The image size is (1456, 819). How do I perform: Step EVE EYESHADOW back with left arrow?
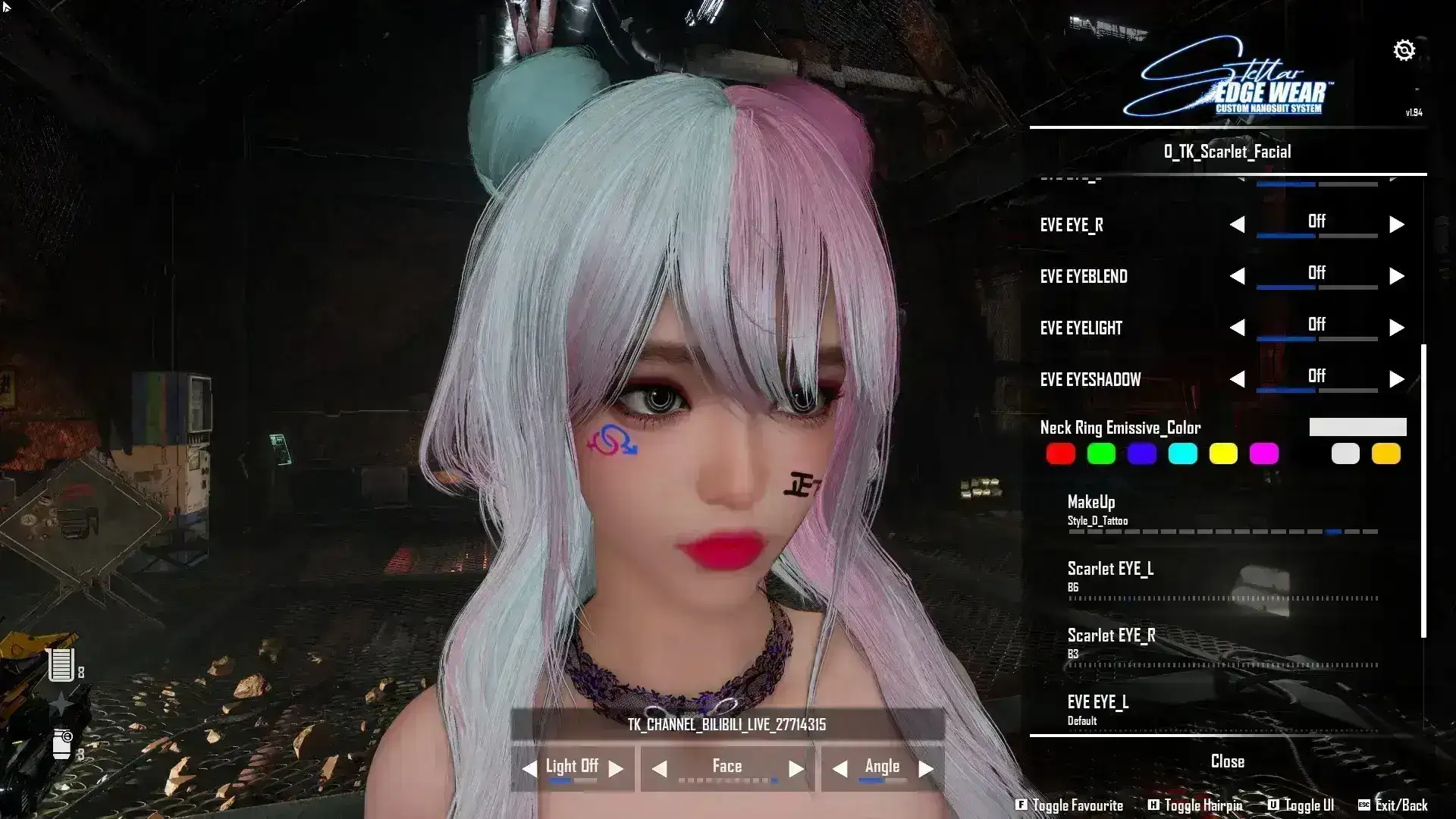click(1237, 379)
